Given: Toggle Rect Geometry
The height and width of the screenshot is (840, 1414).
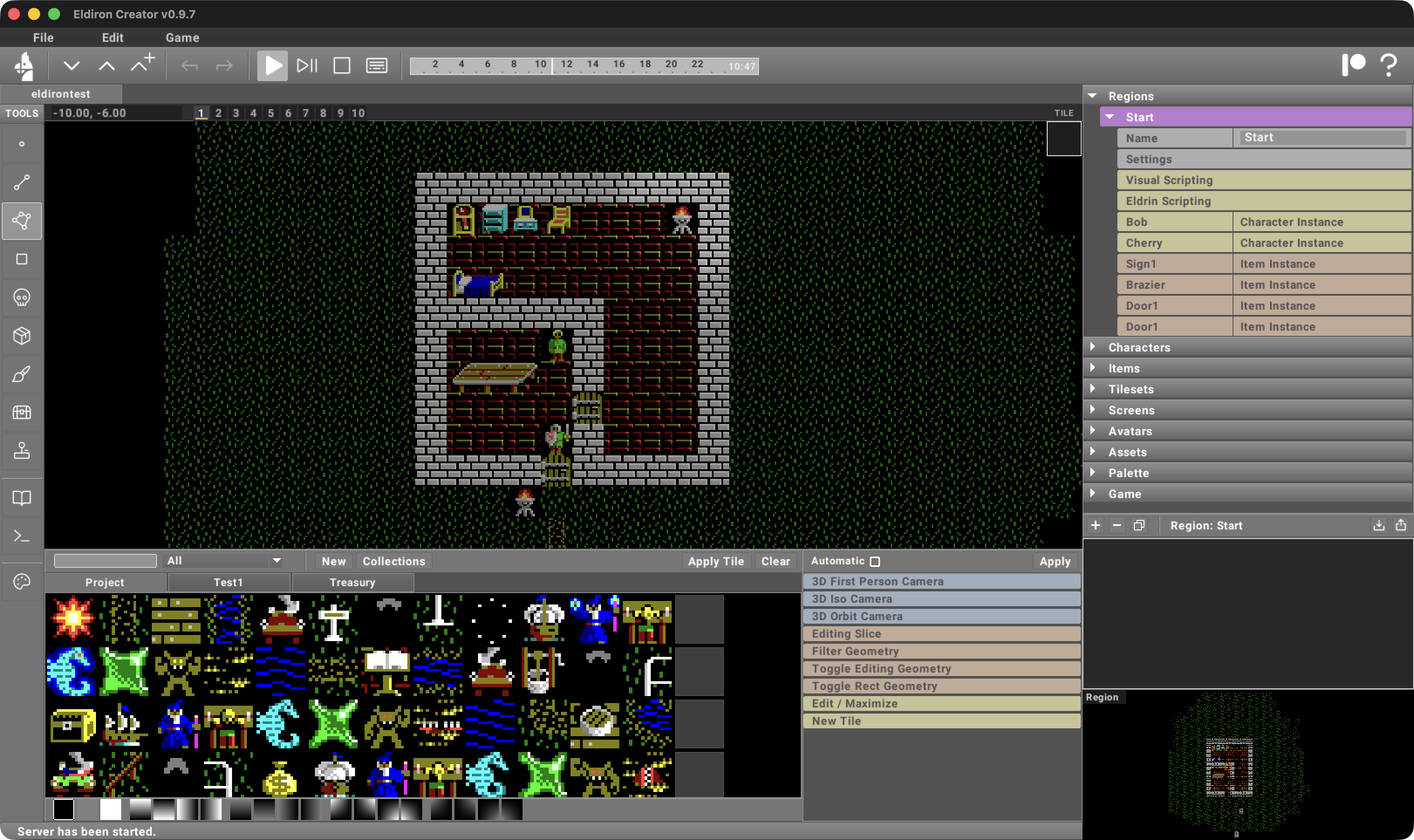Looking at the screenshot, I should [x=941, y=686].
